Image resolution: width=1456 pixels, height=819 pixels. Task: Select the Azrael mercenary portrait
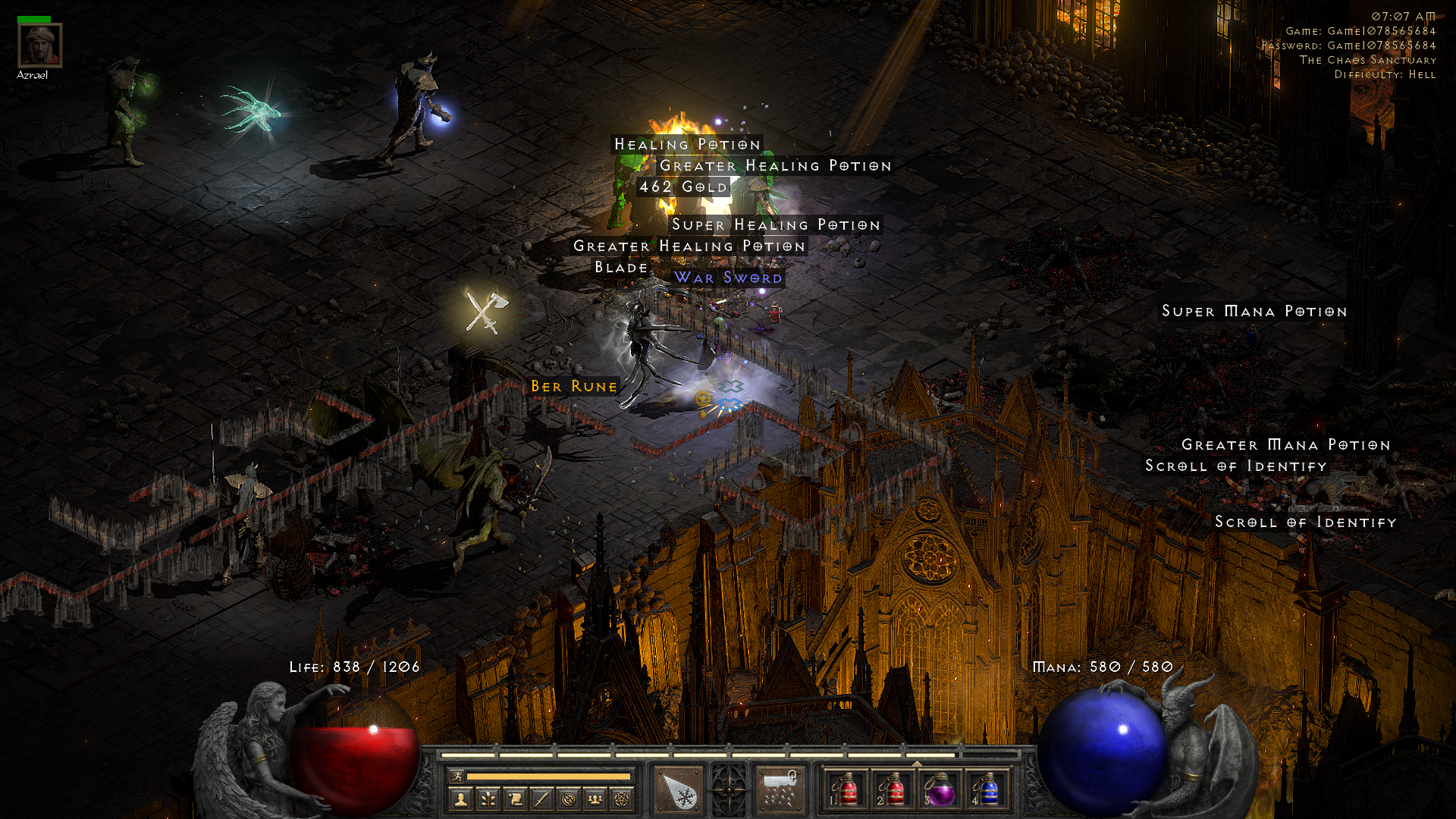coord(39,46)
